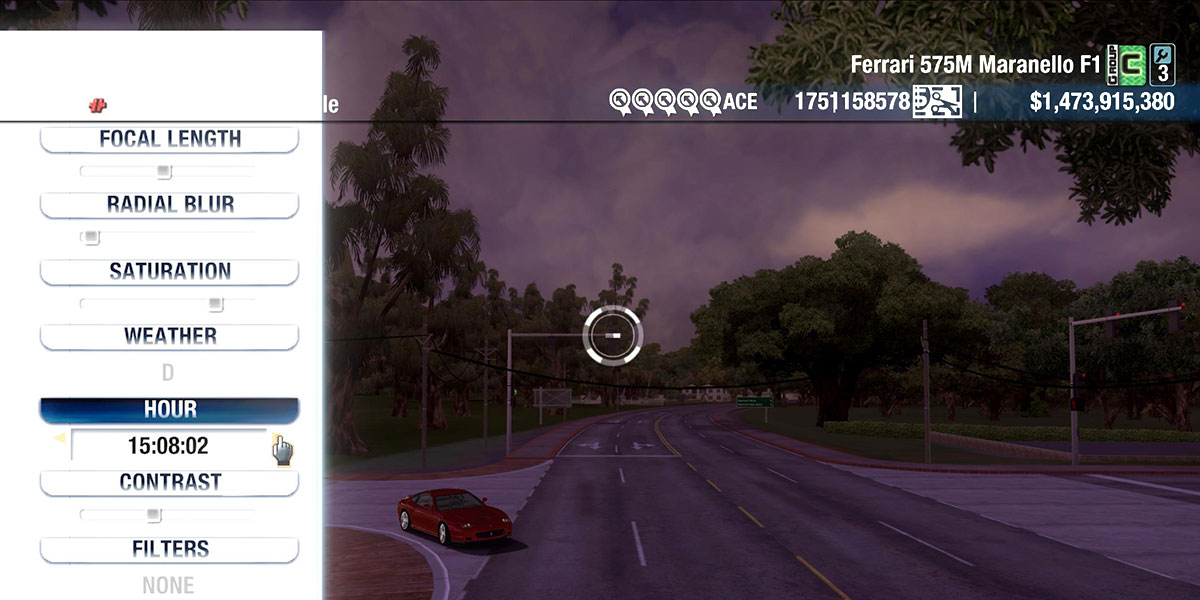Choose the Radial Blur option
1200x600 pixels.
click(169, 205)
